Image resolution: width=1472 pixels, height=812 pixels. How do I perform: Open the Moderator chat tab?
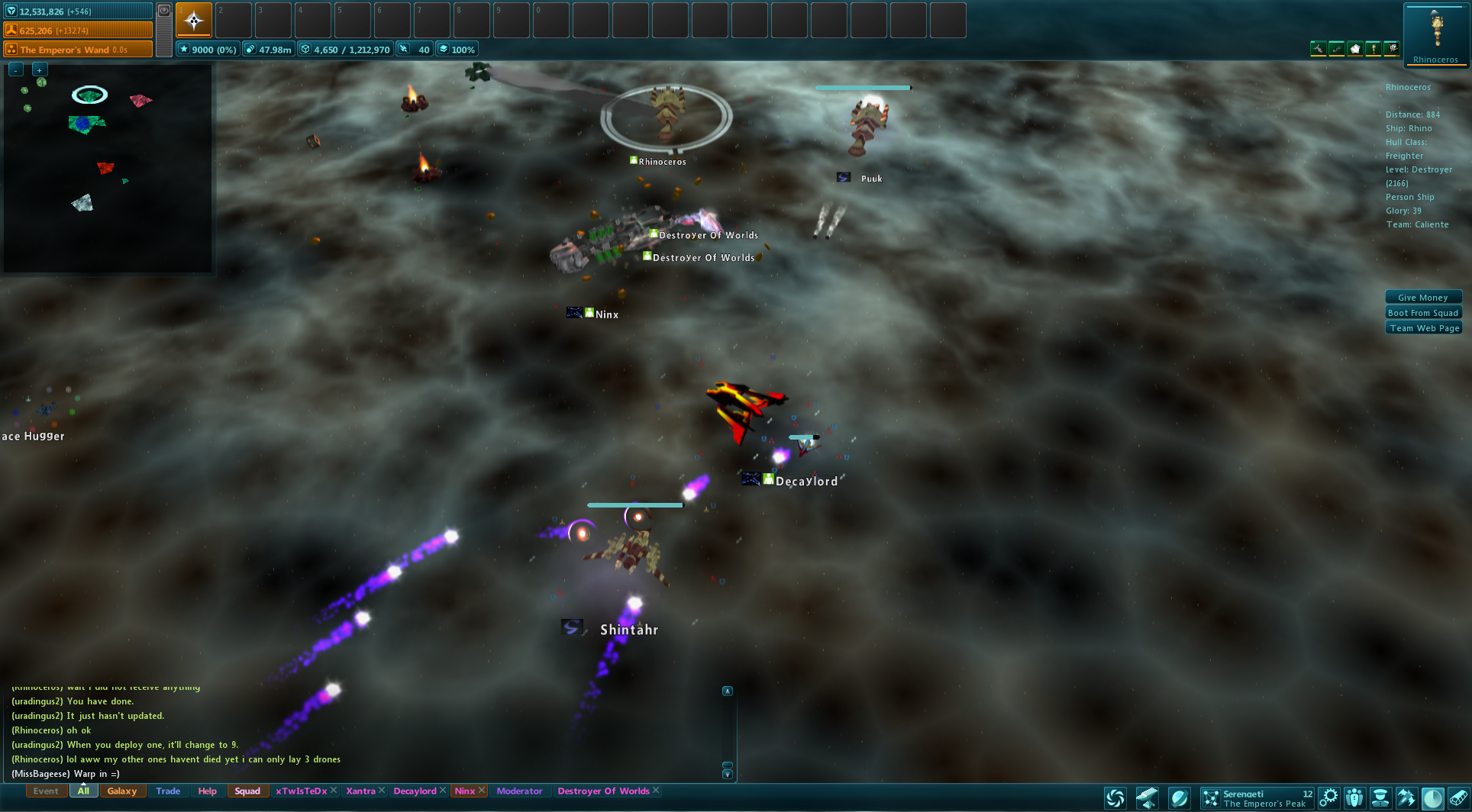pos(519,791)
